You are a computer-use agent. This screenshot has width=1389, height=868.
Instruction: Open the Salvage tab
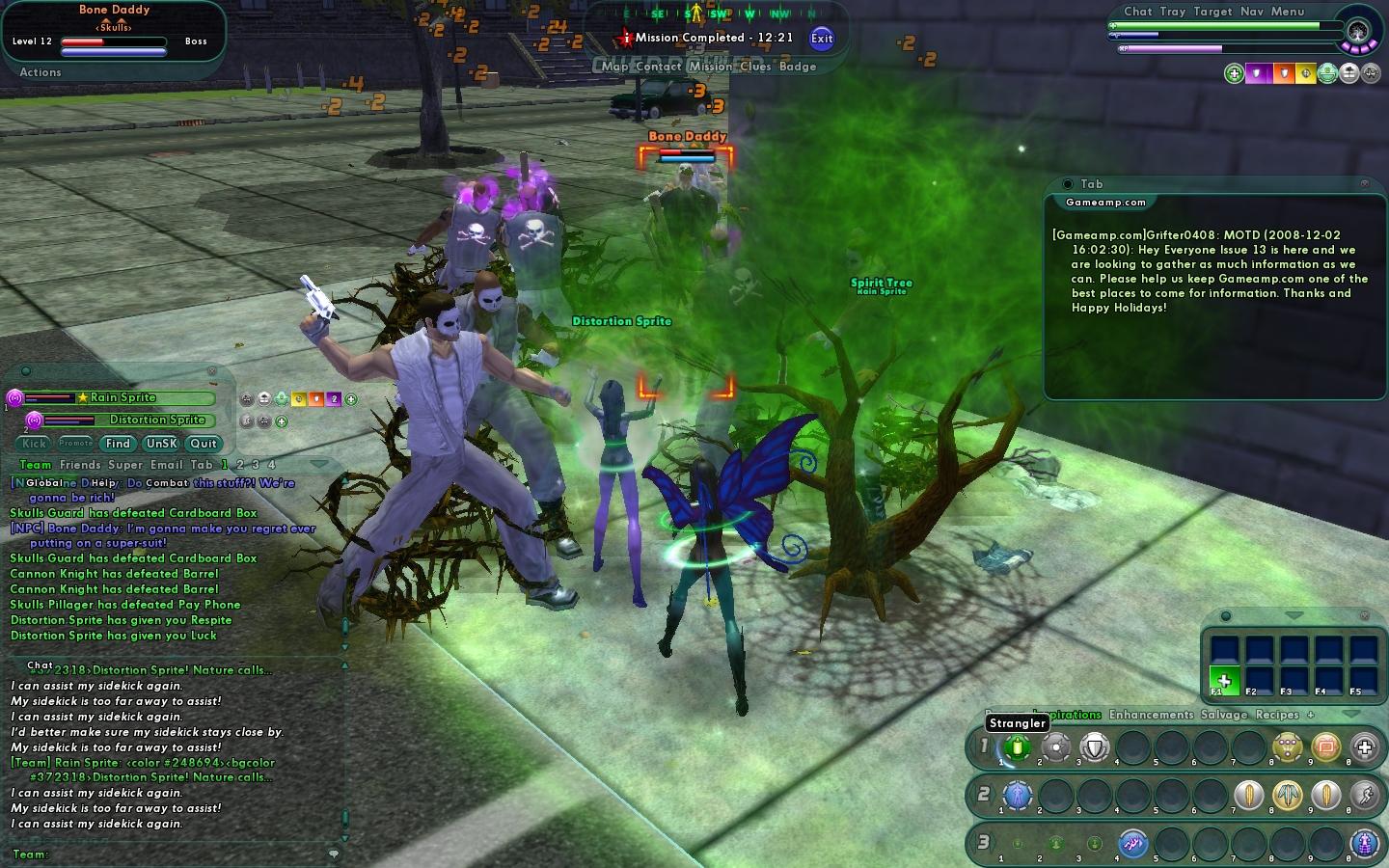(x=1224, y=715)
